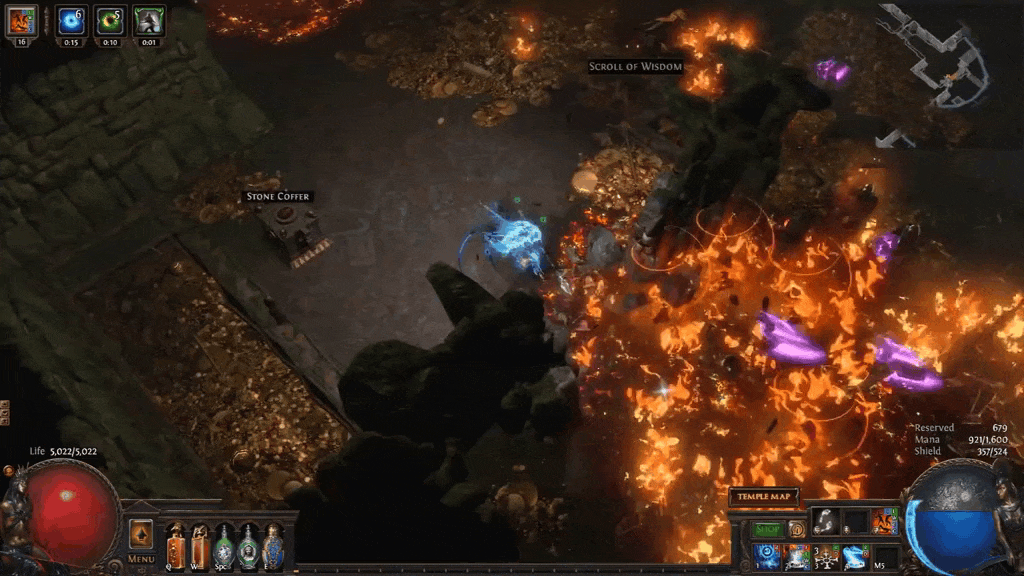
Task: Use the orange flask bound to Q
Action: coord(176,544)
